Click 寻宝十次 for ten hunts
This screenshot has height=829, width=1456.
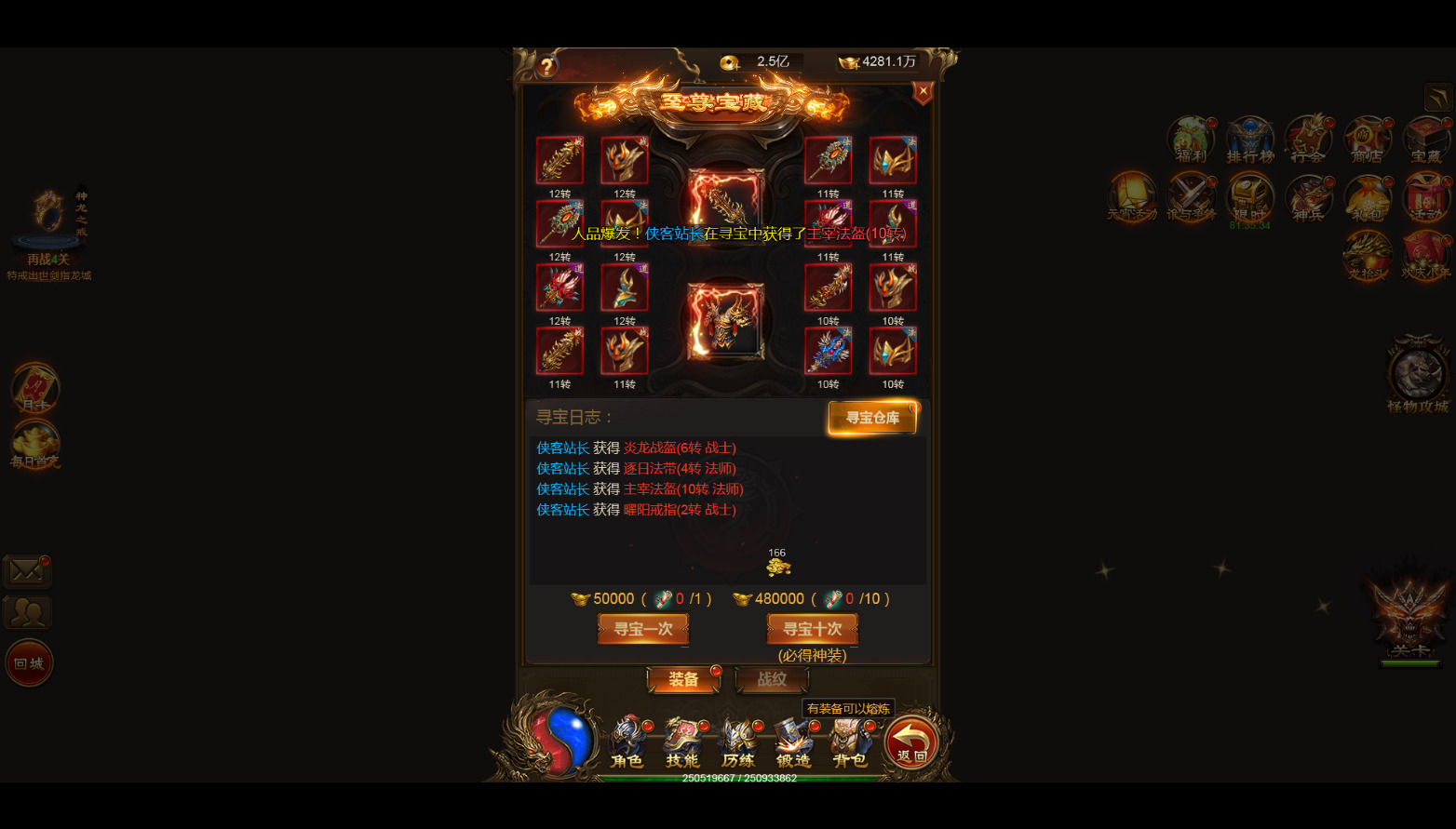pos(812,629)
